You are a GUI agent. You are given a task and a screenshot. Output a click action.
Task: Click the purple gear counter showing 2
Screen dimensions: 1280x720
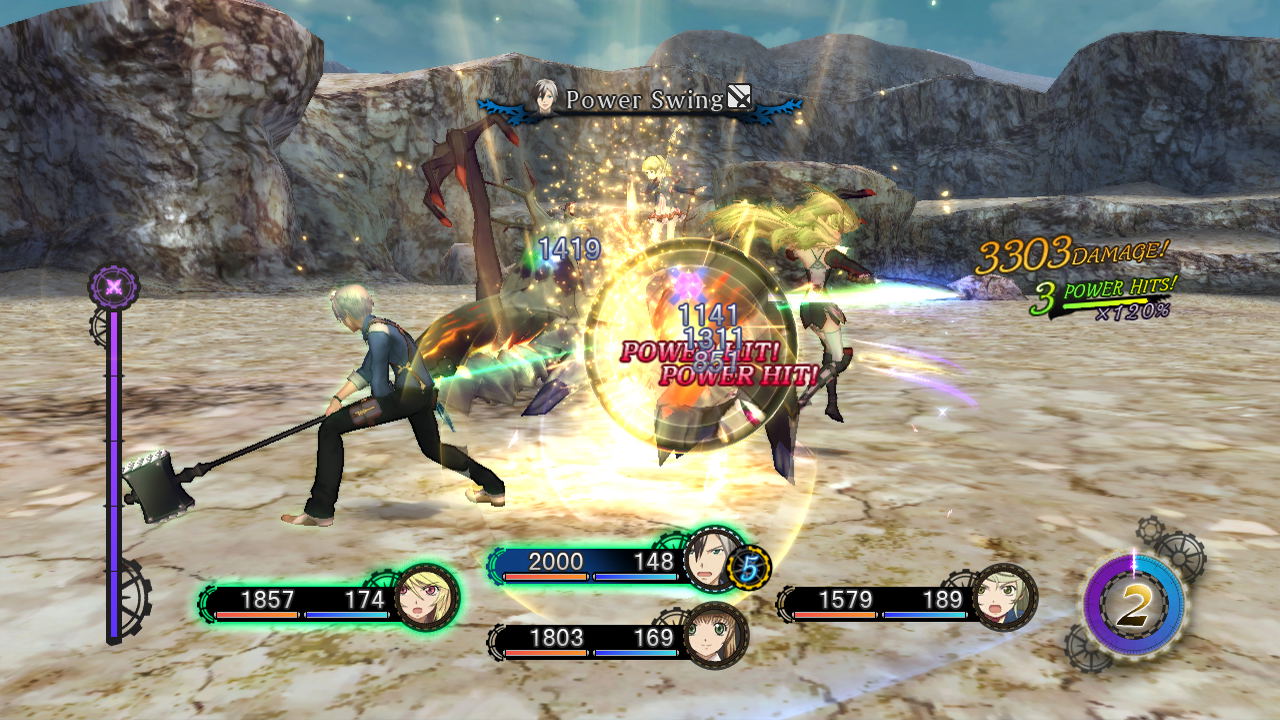[1133, 606]
